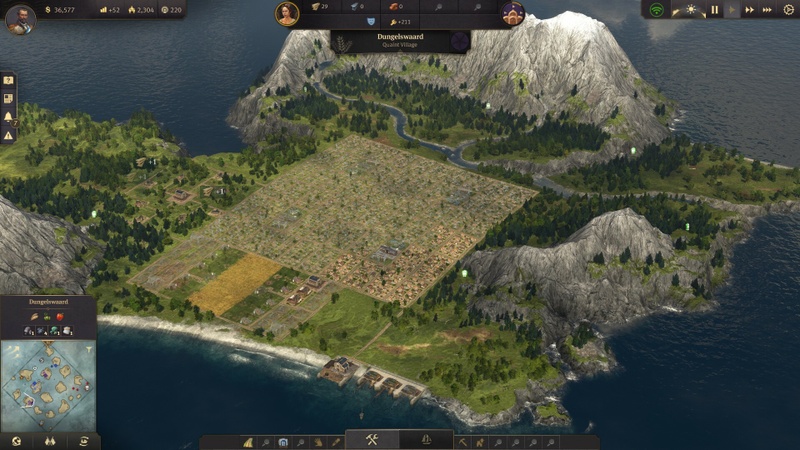
Task: Select the blue building icon in toolbar
Action: pos(283,441)
